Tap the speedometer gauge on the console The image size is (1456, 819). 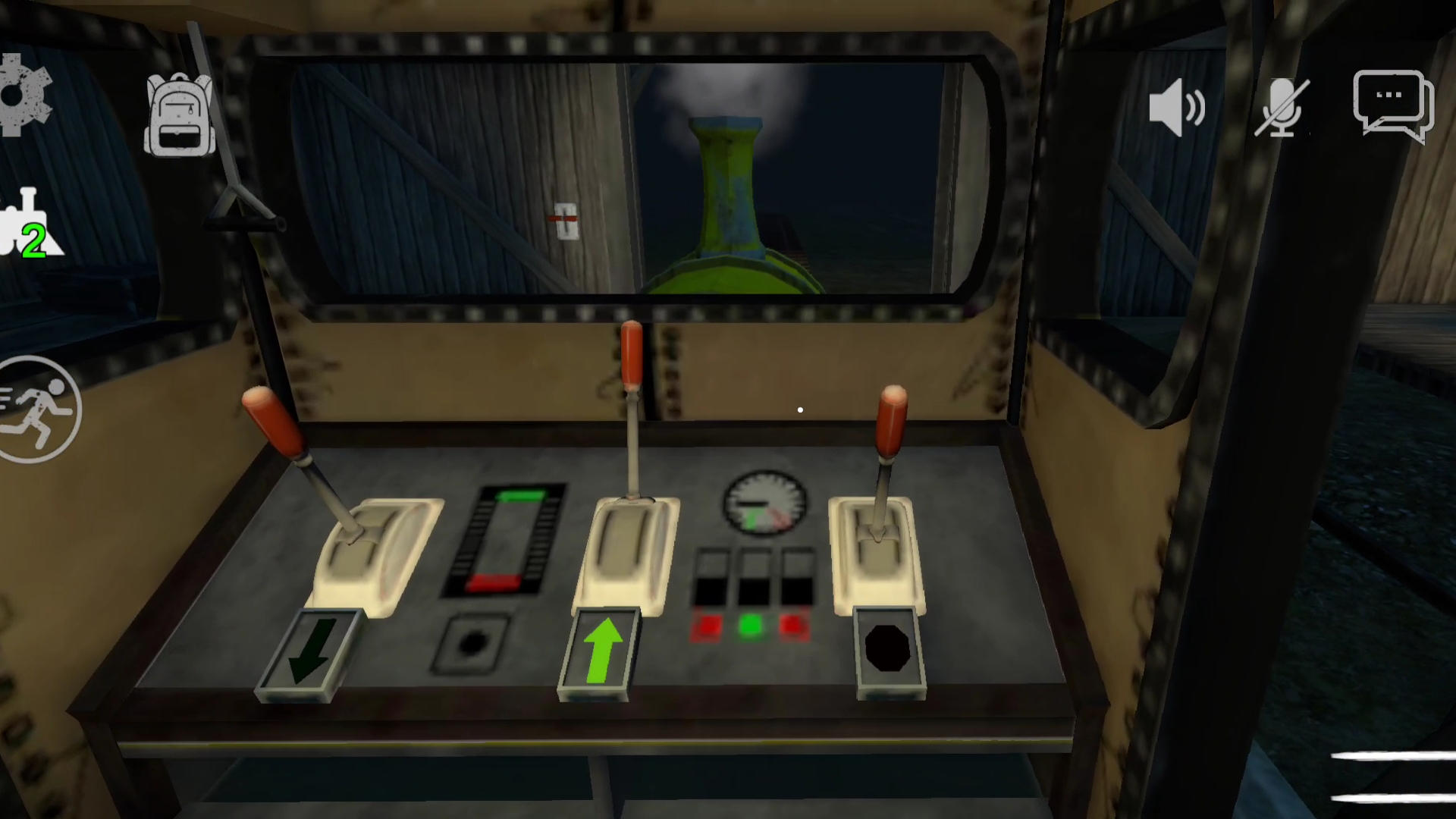tap(764, 500)
